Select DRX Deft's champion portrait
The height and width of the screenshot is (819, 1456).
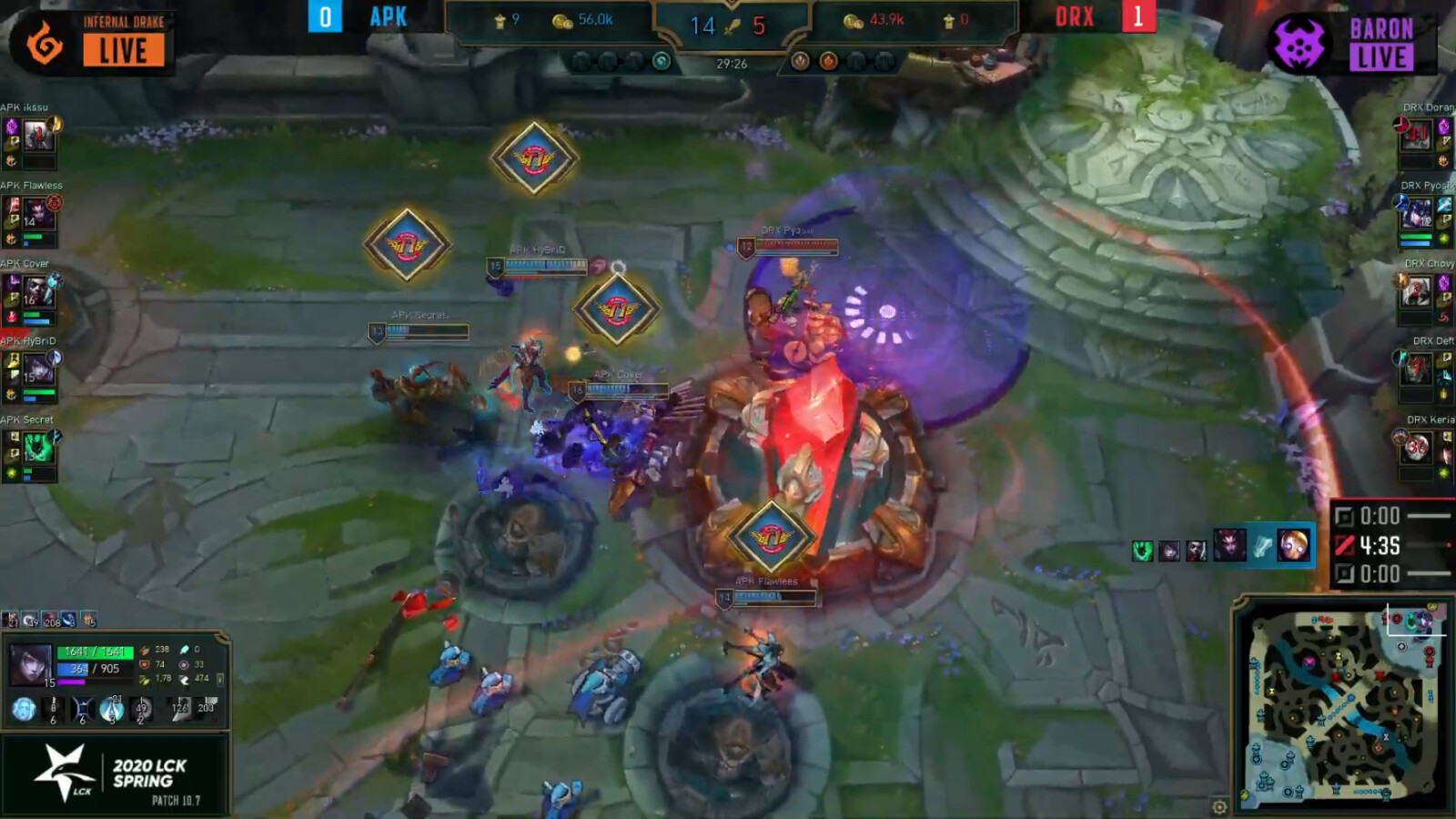pyautogui.click(x=1416, y=369)
